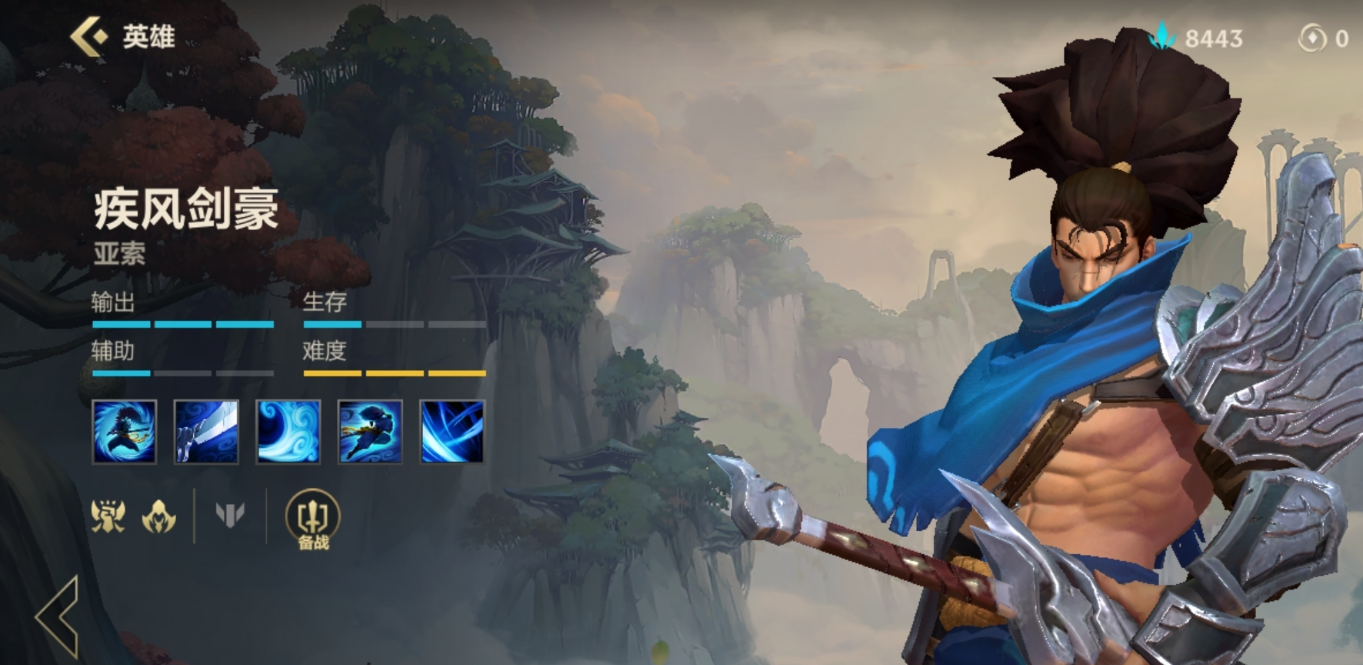Choose the dashing swordsman ability icon
Screen dimensions: 1363x665
coord(370,432)
